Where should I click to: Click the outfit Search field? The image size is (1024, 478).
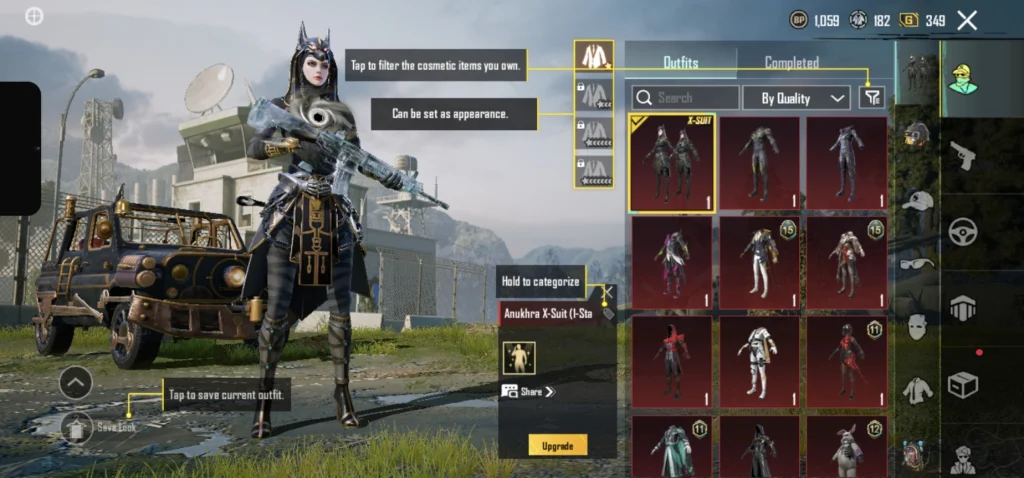(685, 98)
